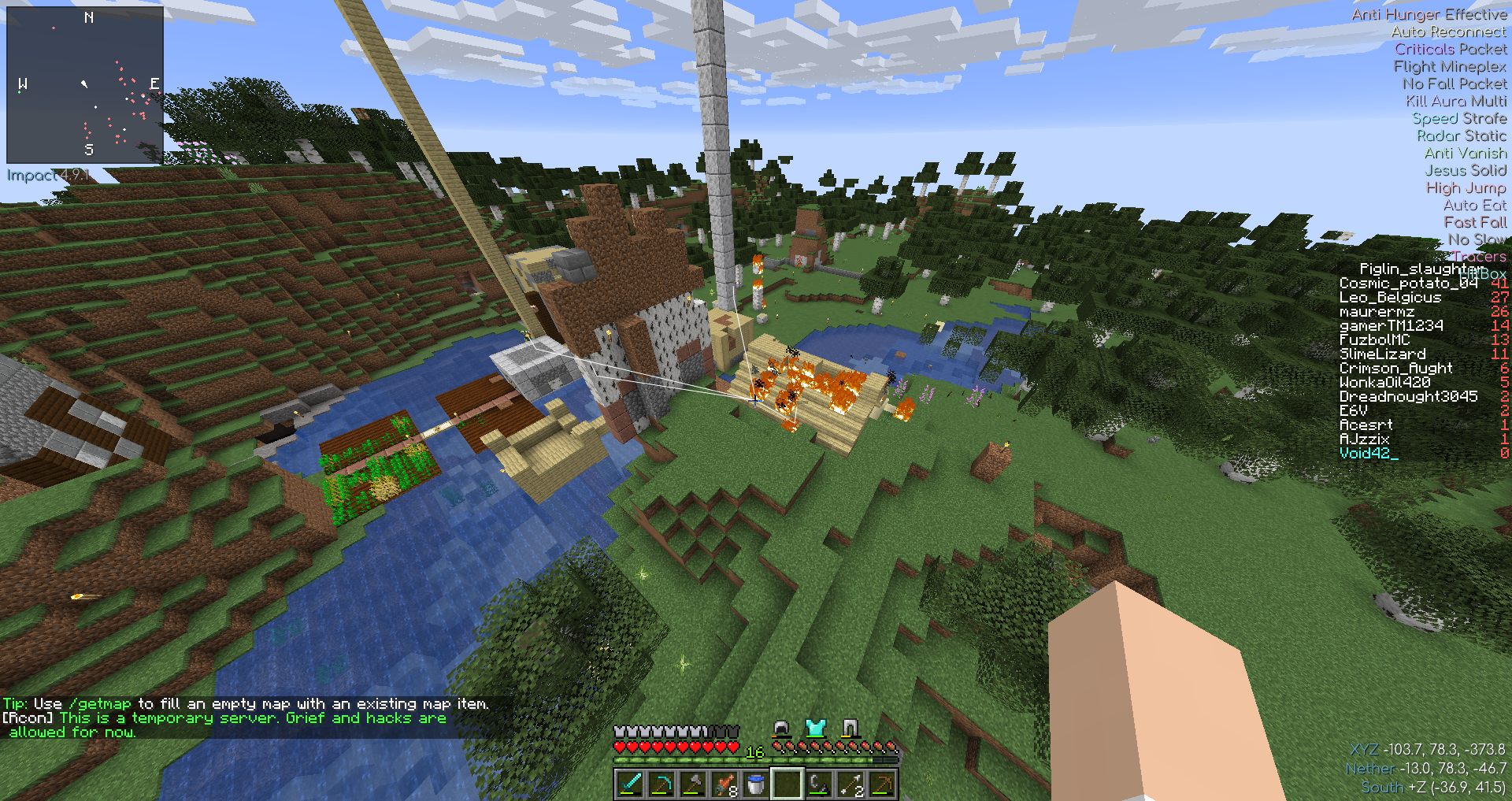Select the wooden pickaxe hotbar slot
Image resolution: width=1512 pixels, height=801 pixels.
(882, 784)
